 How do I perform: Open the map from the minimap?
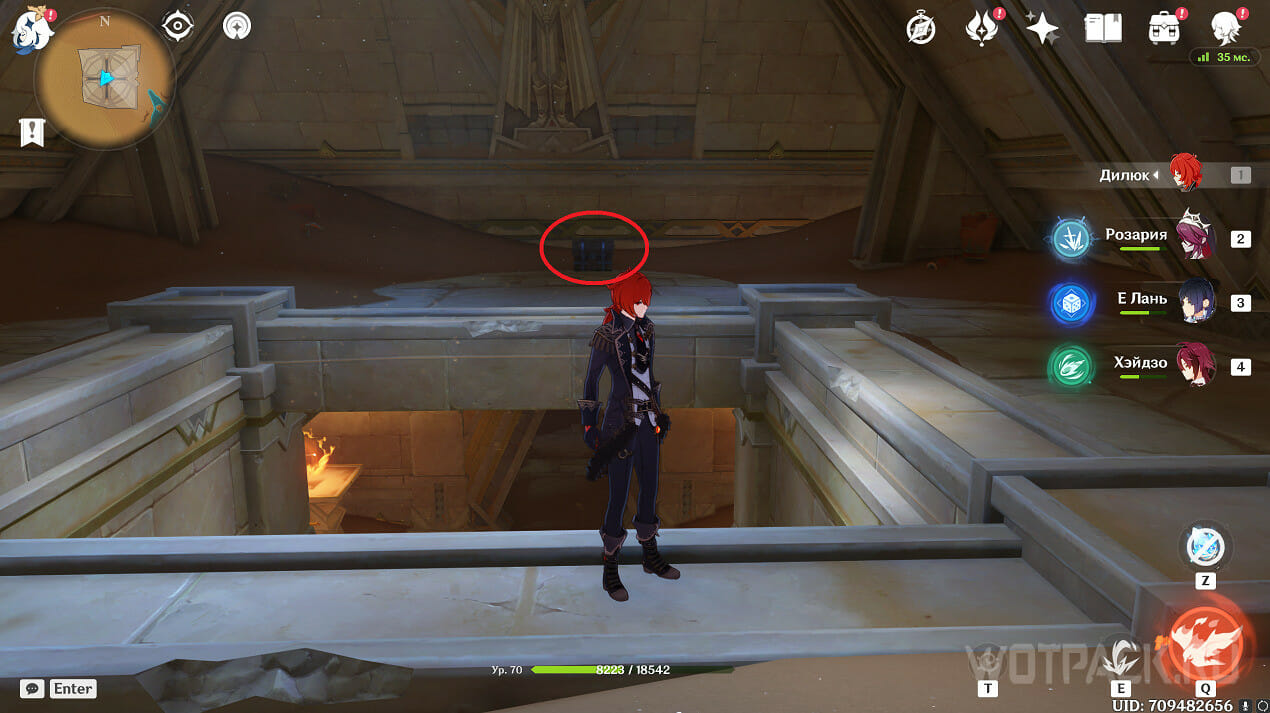[x=103, y=78]
